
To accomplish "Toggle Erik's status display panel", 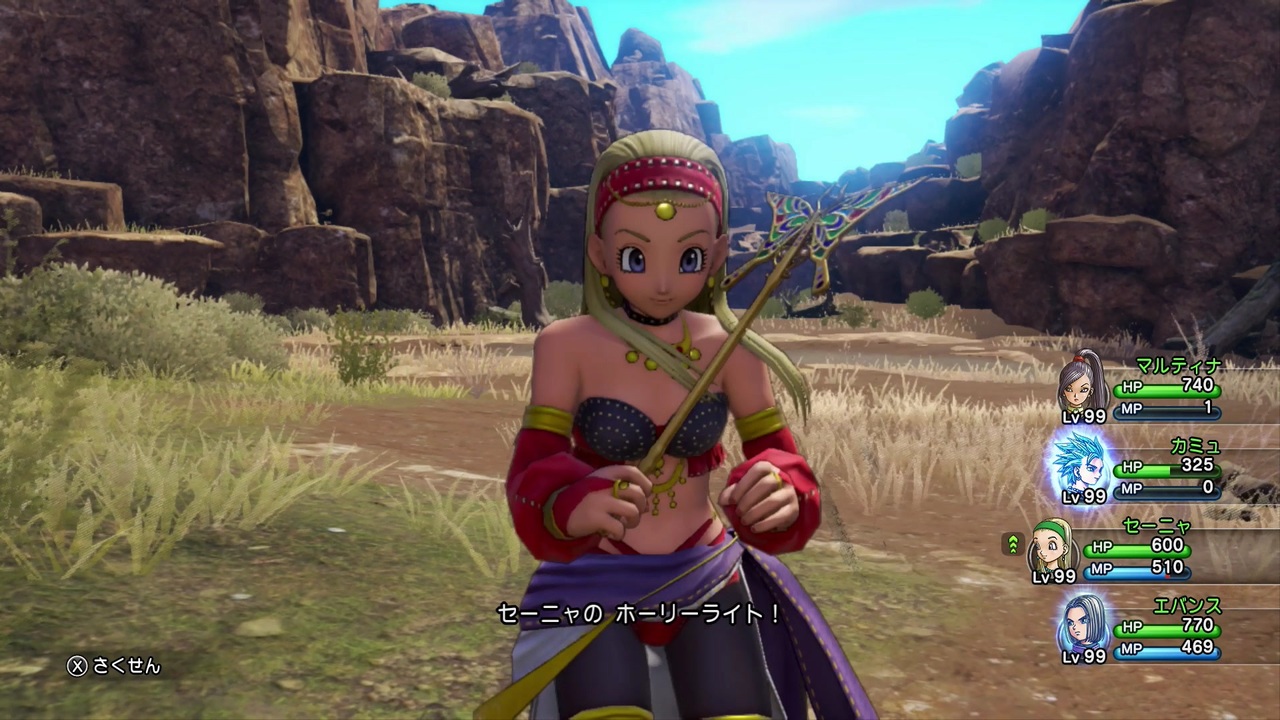I will coord(1150,630).
